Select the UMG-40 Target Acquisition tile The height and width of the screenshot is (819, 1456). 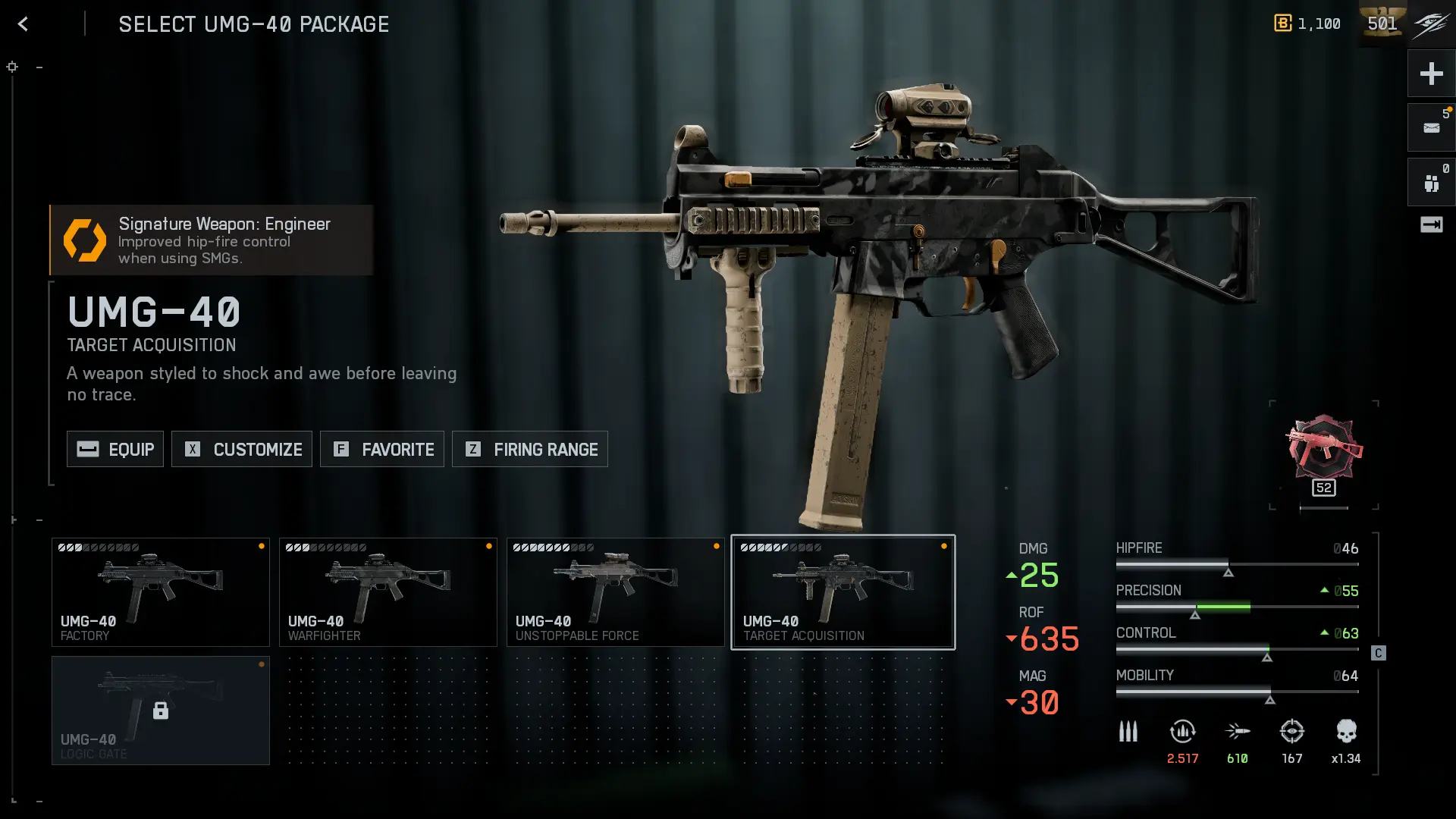843,592
